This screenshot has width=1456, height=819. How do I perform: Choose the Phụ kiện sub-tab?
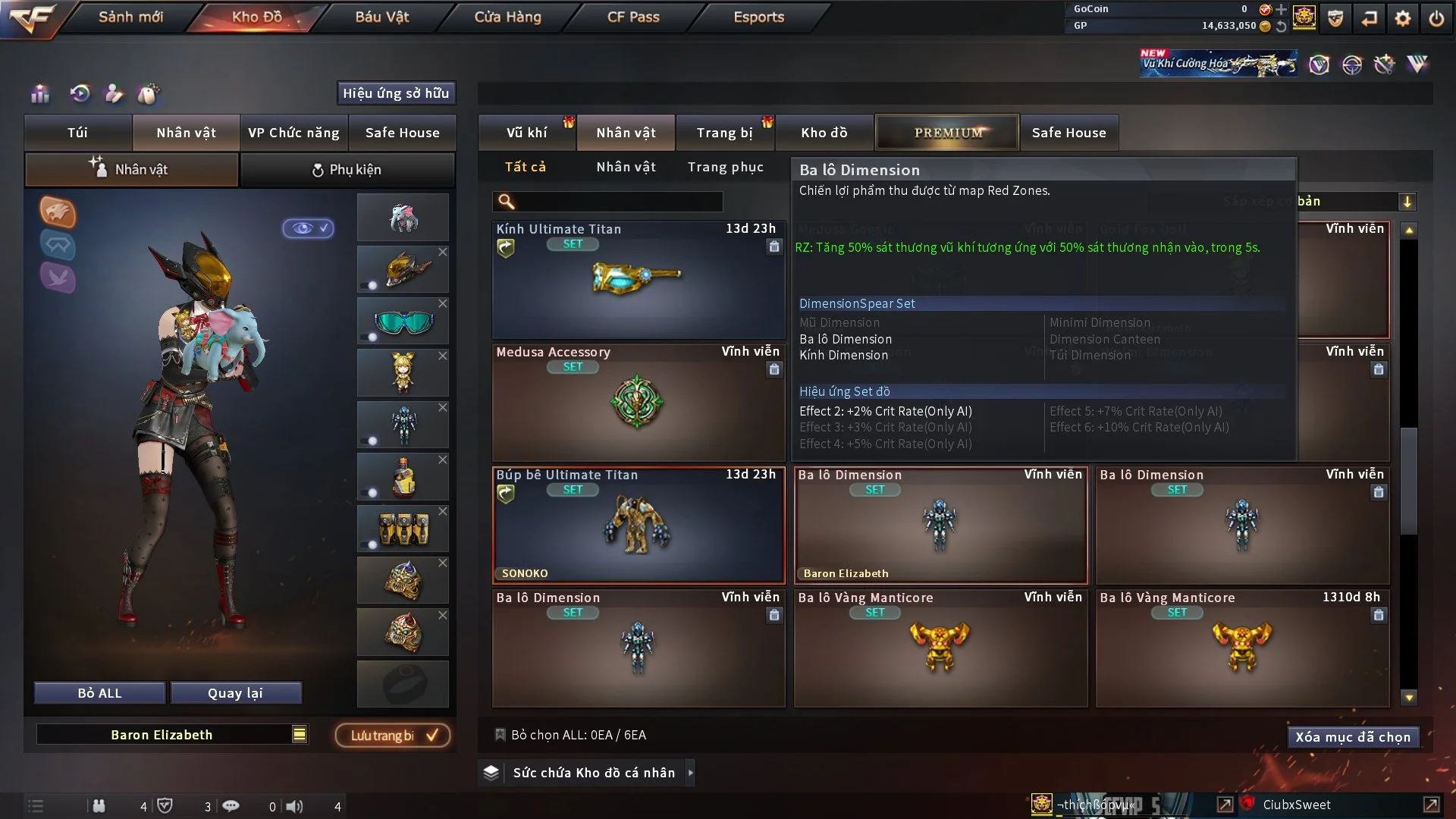point(347,170)
